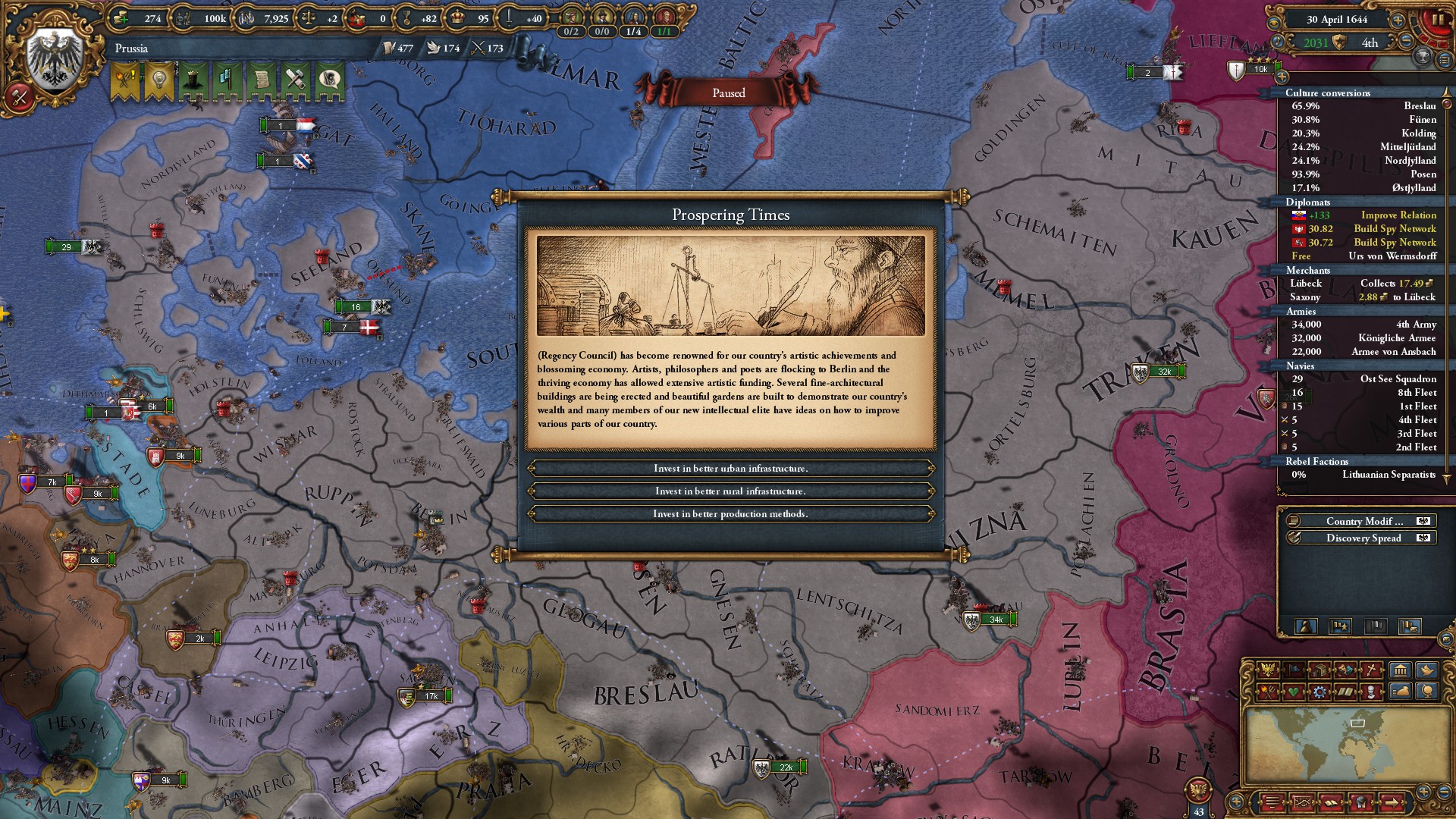
Task: Open find province with the globe icon
Action: pos(1429,693)
